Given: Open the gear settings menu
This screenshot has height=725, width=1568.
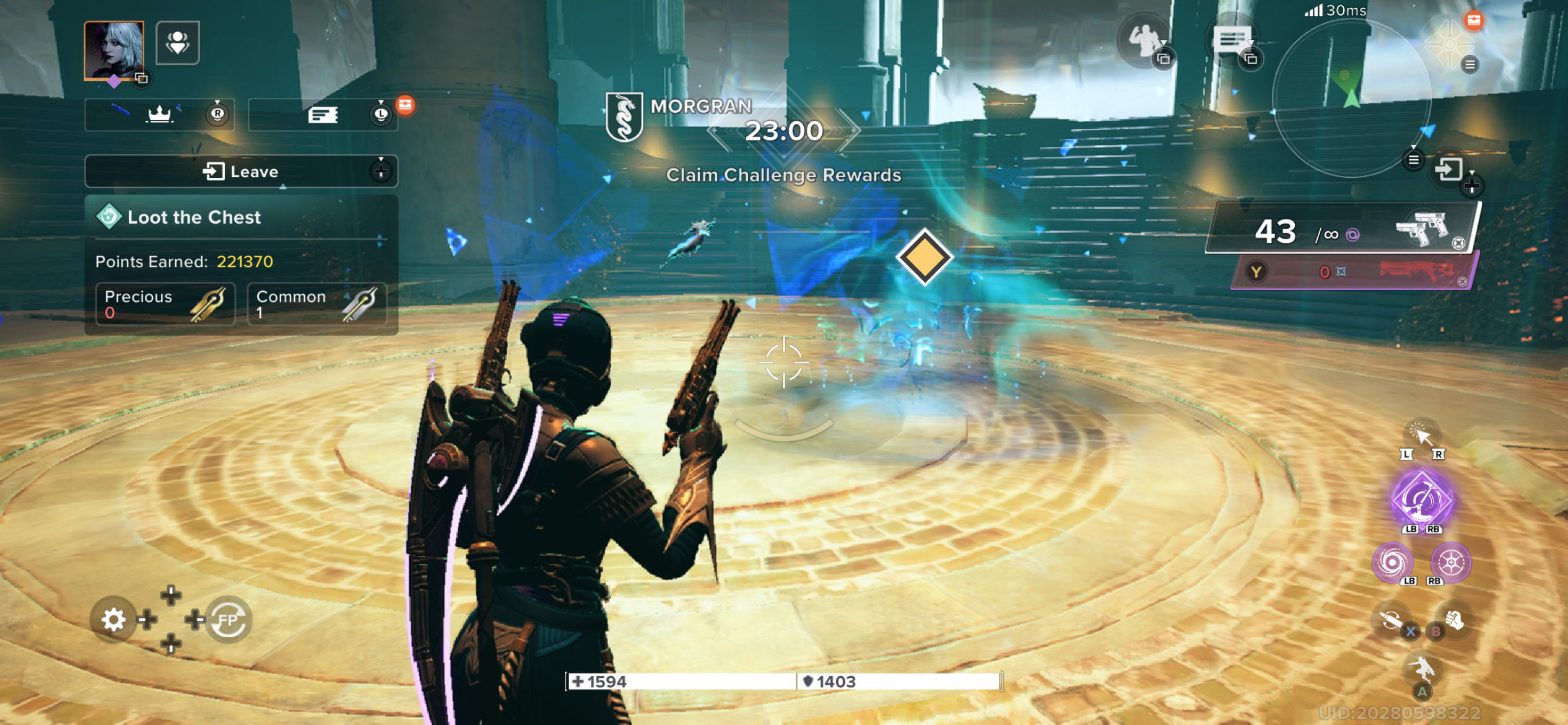Looking at the screenshot, I should pos(113,619).
